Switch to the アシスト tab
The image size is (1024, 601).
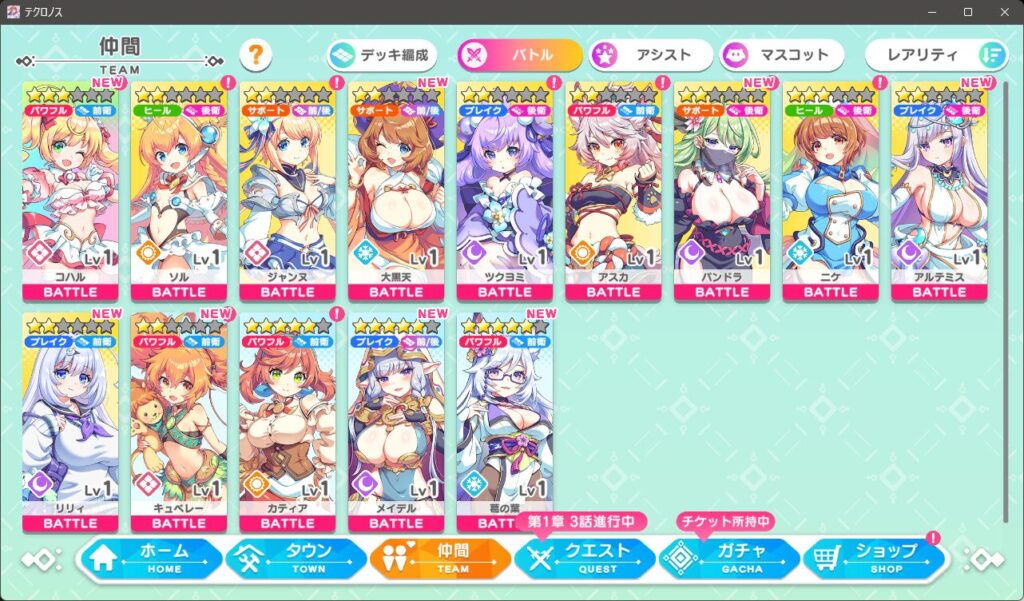pos(650,55)
